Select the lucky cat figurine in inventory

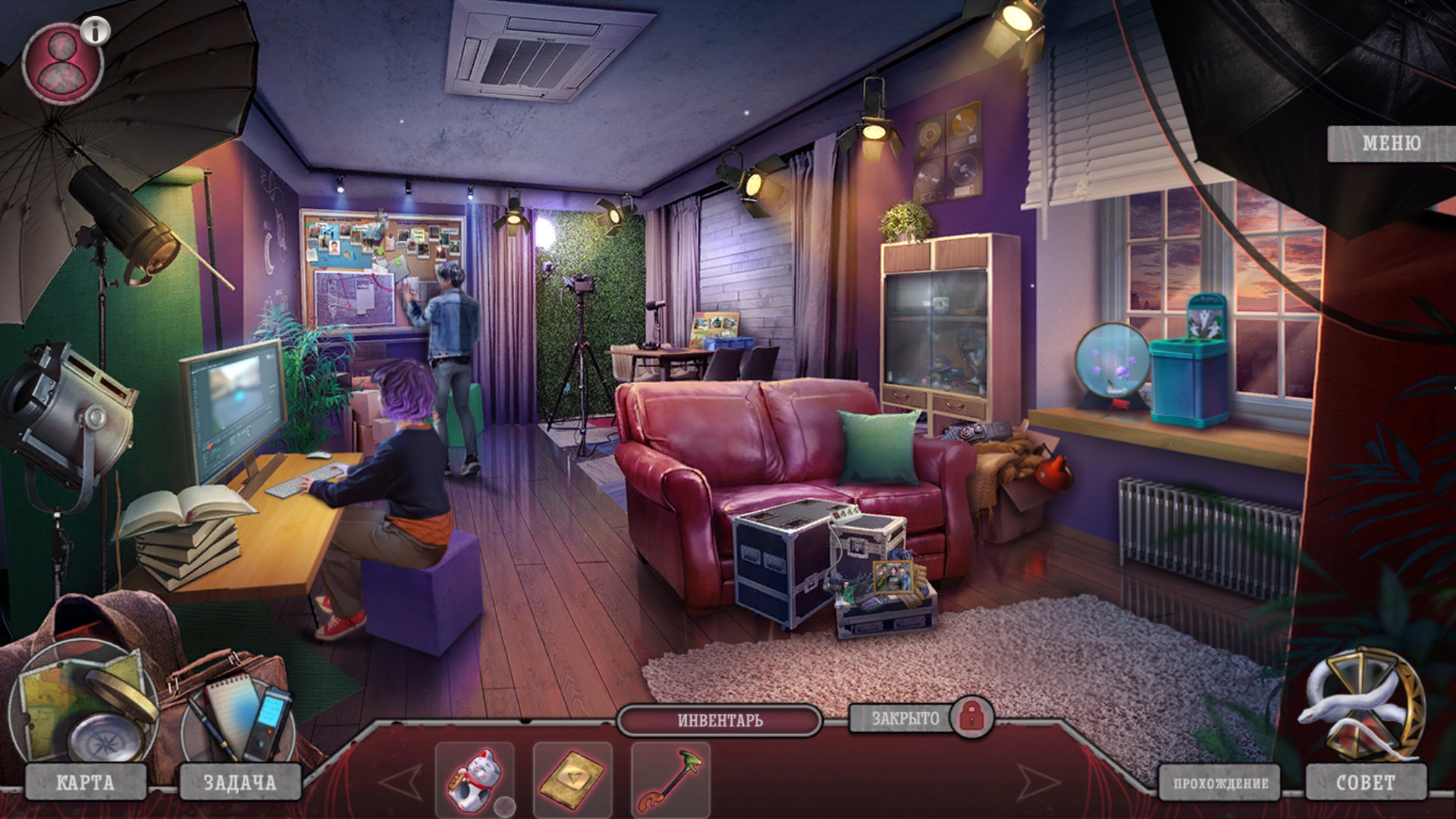coord(473,780)
